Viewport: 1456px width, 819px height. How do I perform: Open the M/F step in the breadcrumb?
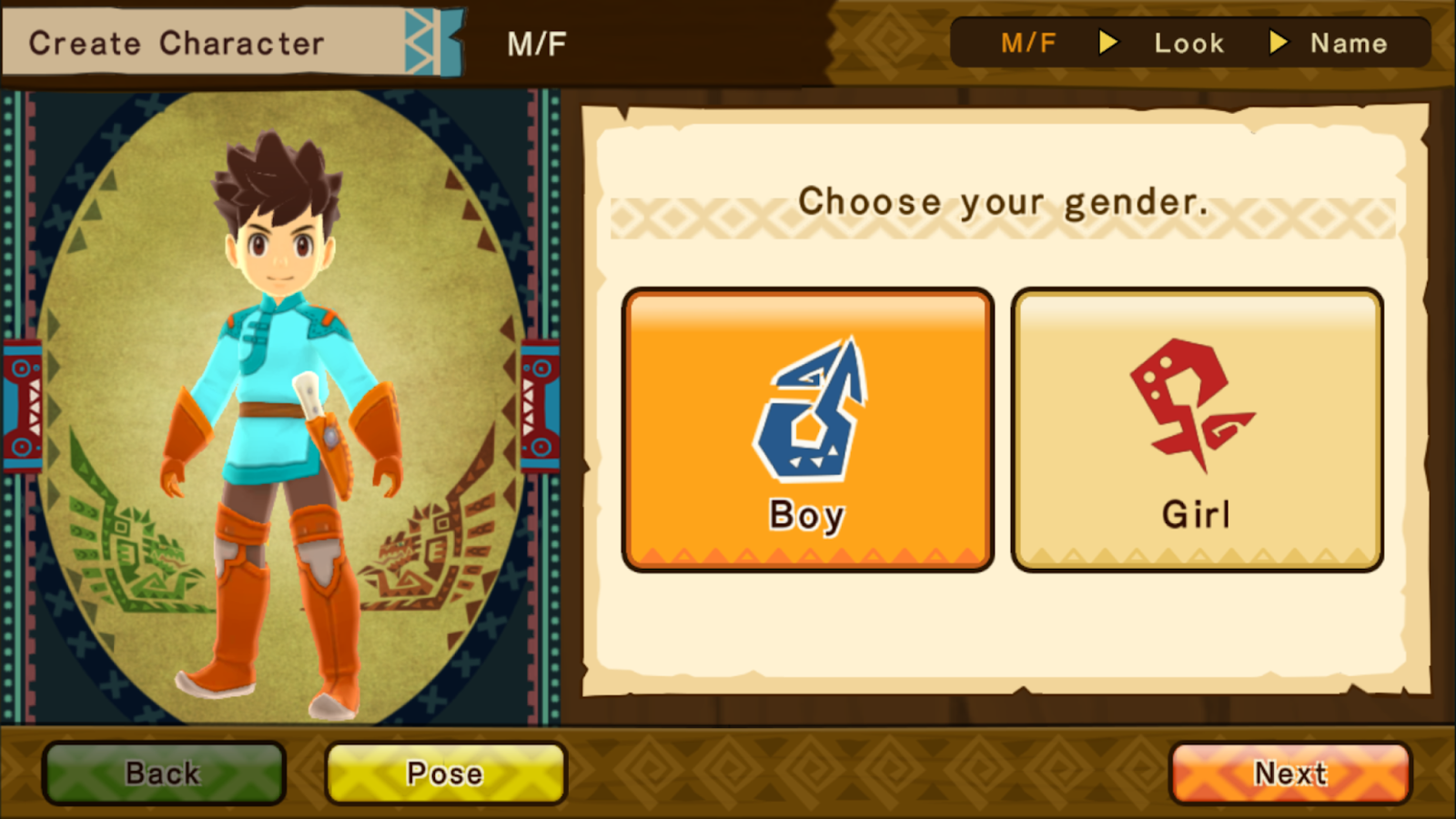(x=1026, y=42)
